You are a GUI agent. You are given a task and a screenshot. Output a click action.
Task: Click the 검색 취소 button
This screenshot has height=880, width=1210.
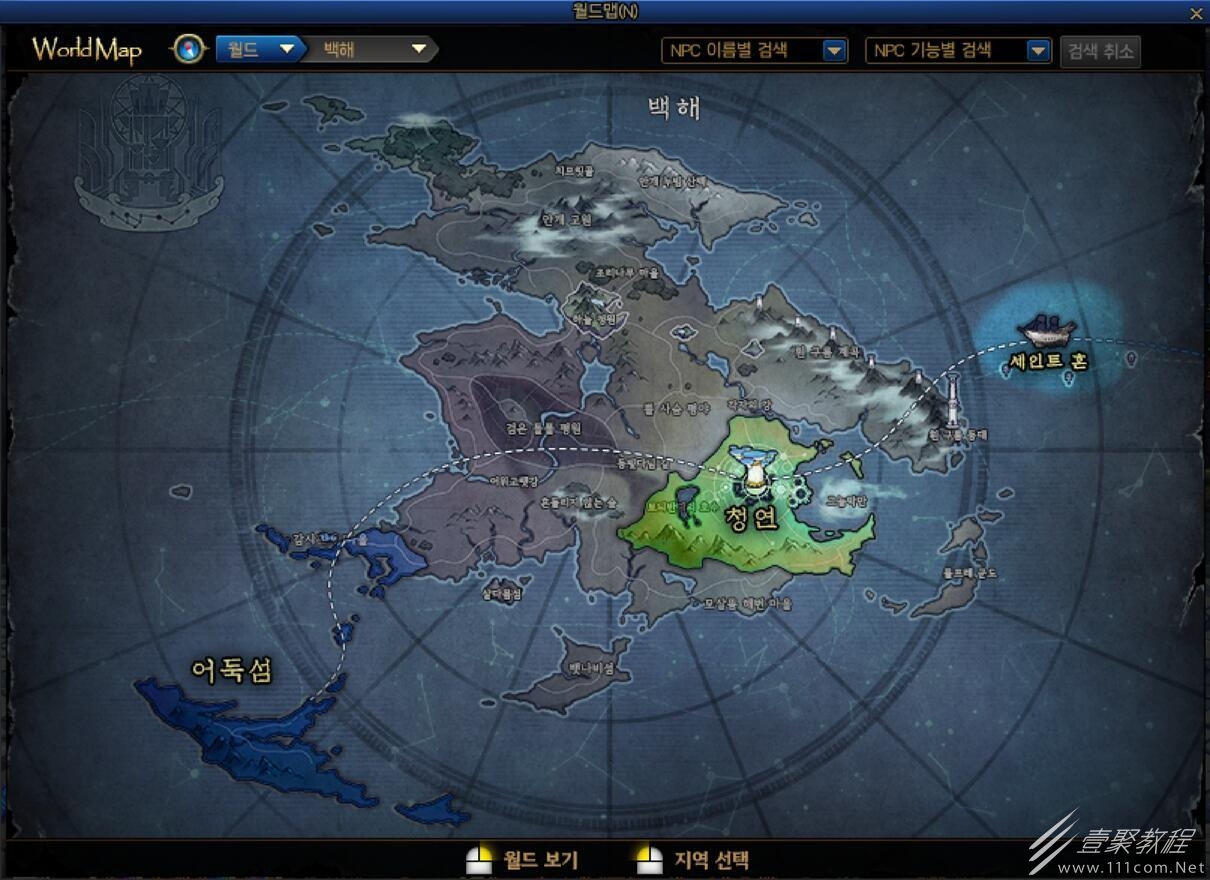click(1100, 51)
